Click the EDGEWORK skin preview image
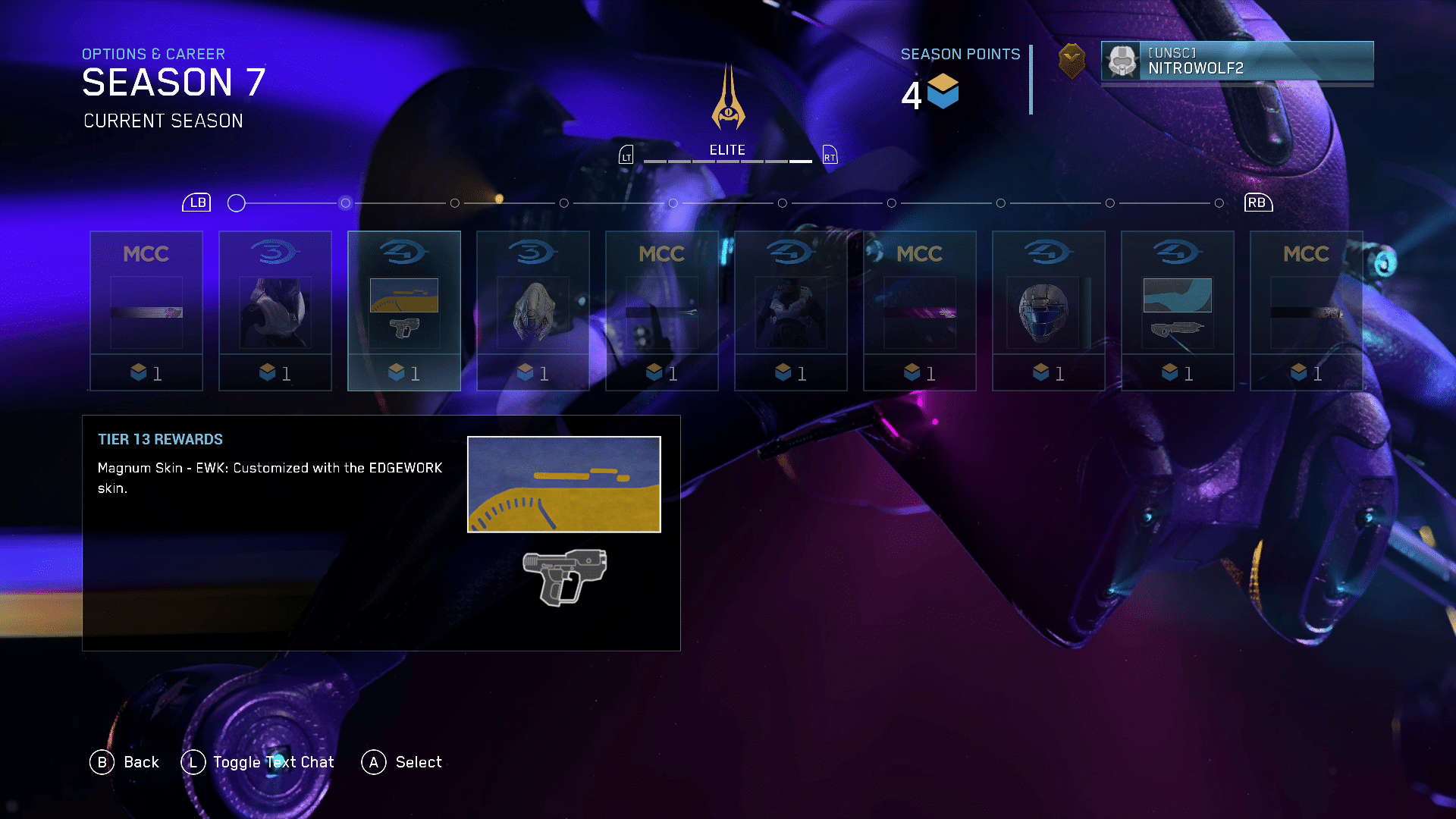Screen dimensions: 1456x819 click(563, 485)
